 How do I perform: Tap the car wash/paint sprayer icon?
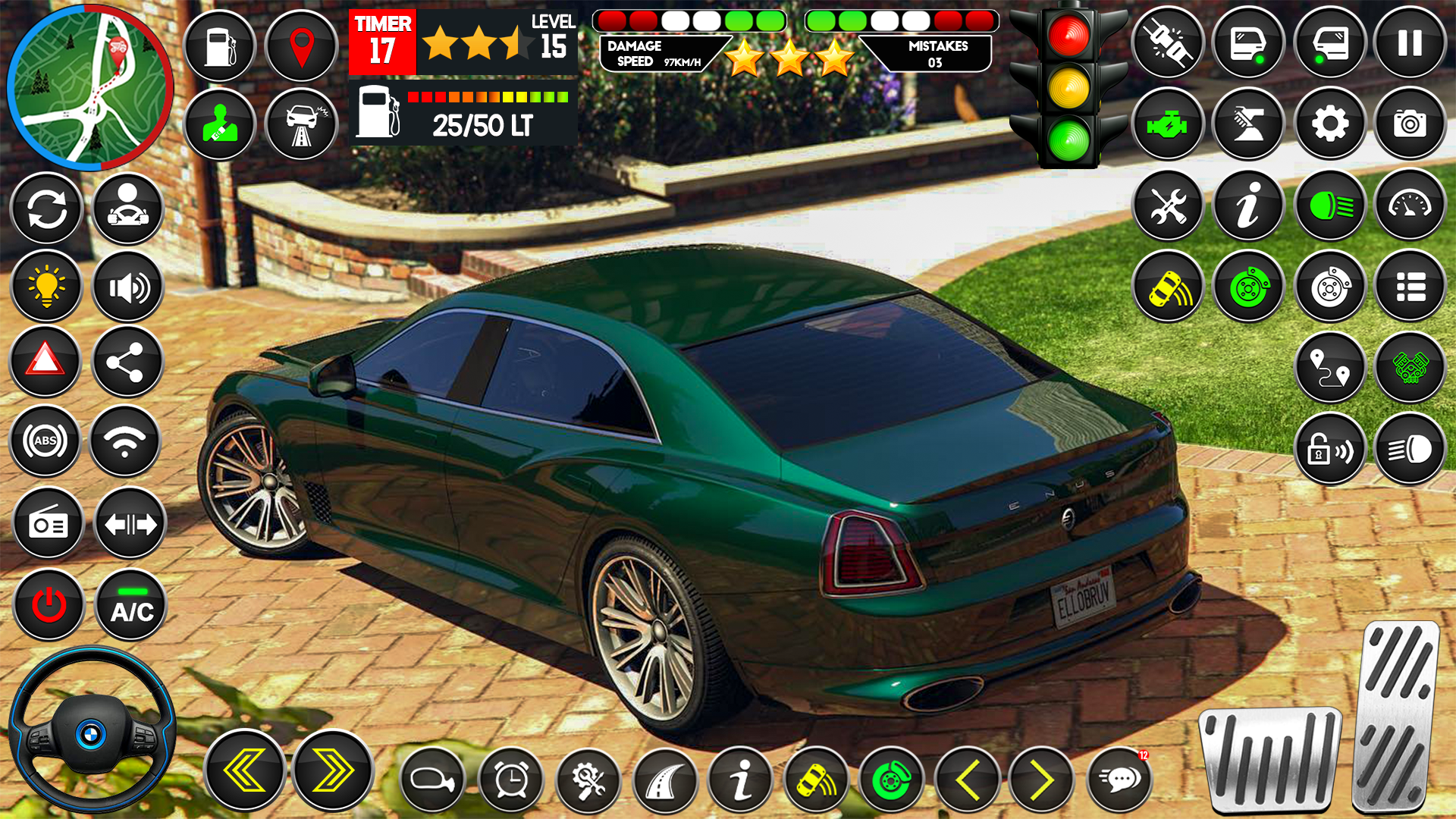click(1247, 124)
